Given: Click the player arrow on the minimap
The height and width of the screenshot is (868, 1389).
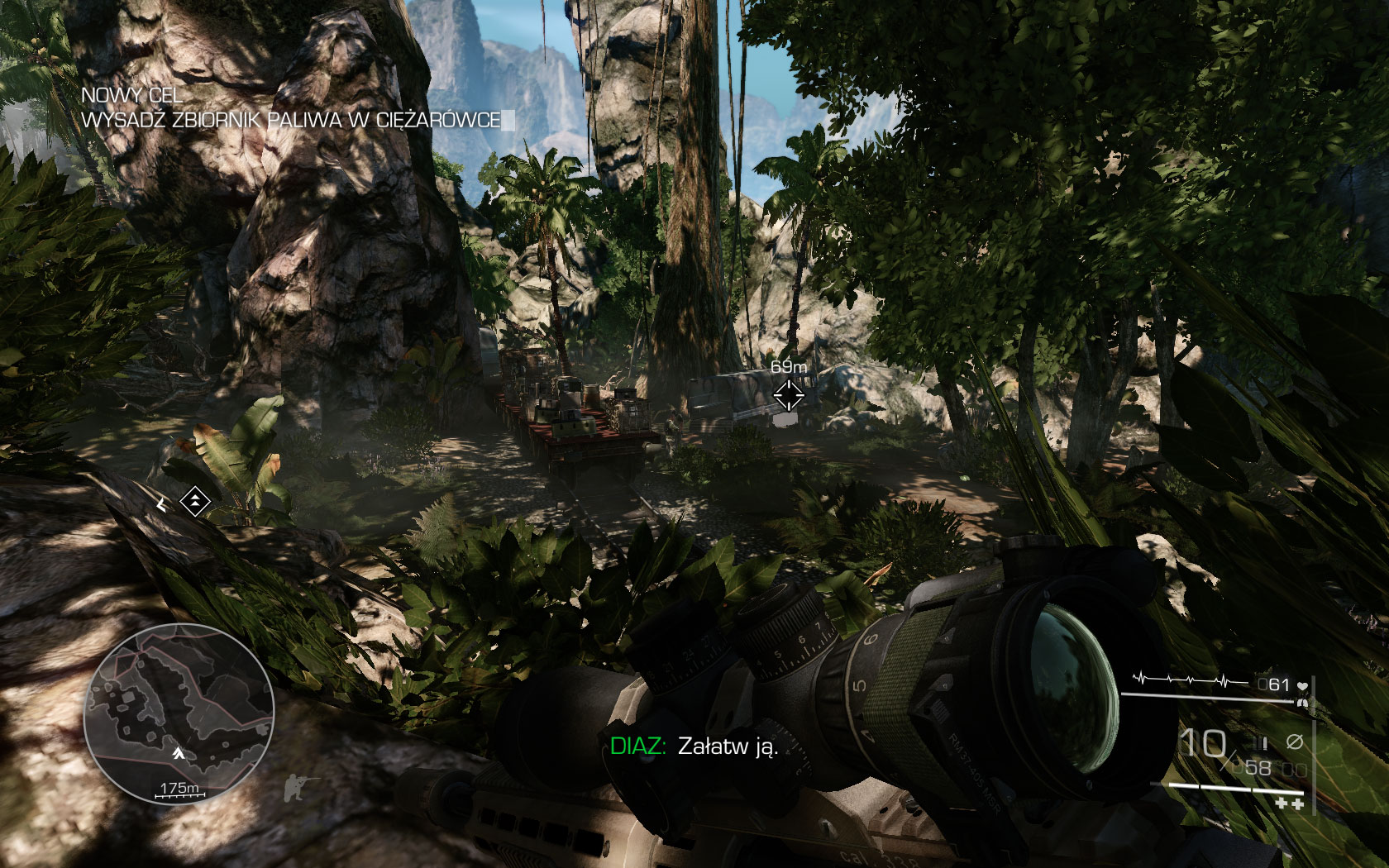Looking at the screenshot, I should pos(177,754).
